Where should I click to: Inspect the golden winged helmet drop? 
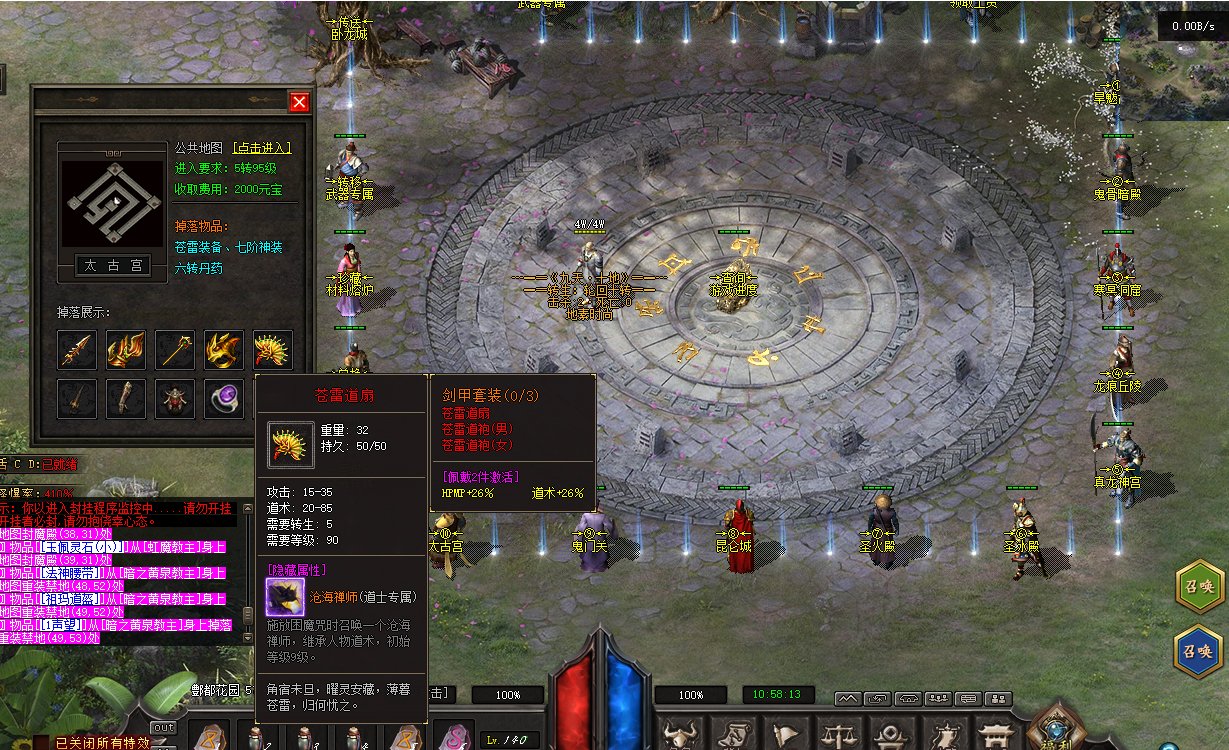click(x=224, y=350)
